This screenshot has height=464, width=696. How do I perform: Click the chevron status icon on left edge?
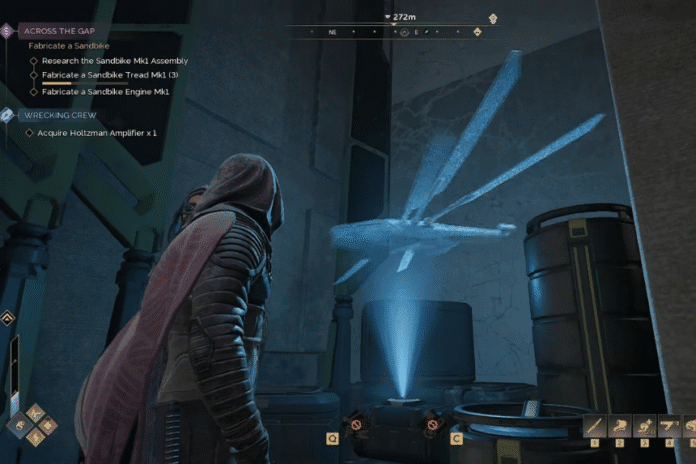[x=7, y=319]
